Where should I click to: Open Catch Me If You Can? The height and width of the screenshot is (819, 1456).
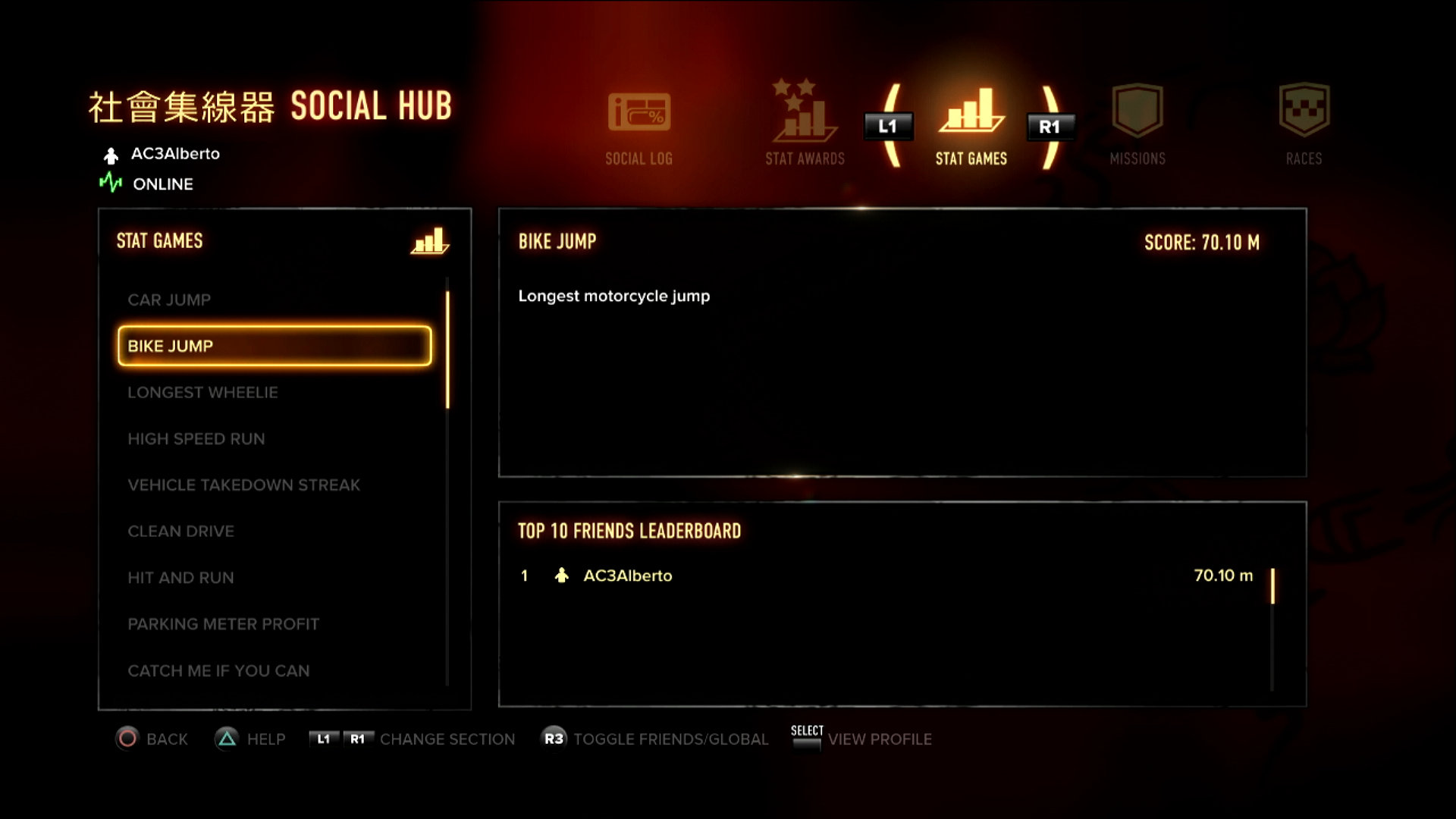click(218, 671)
